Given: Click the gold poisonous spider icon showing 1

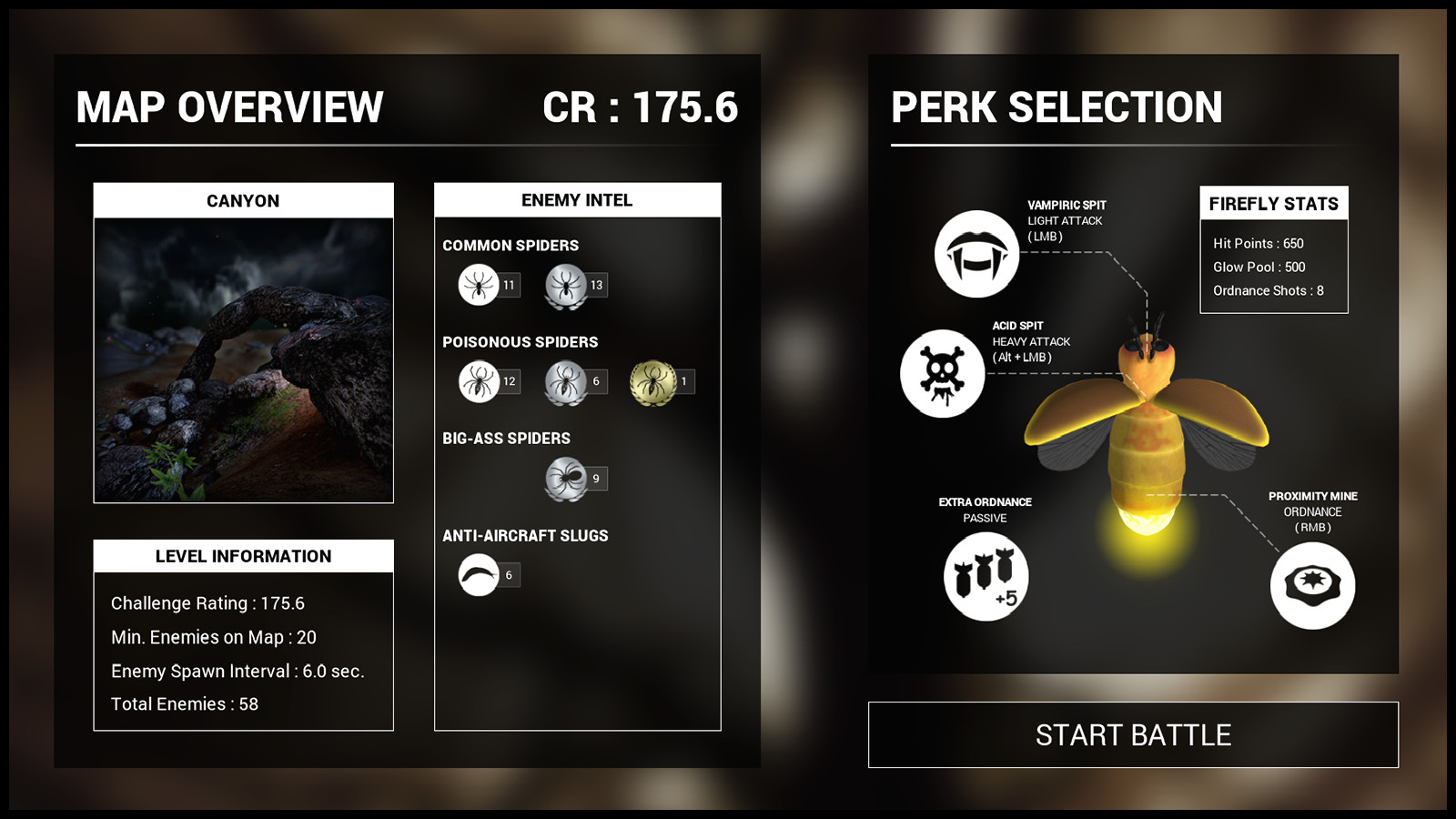Looking at the screenshot, I should pyautogui.click(x=654, y=382).
